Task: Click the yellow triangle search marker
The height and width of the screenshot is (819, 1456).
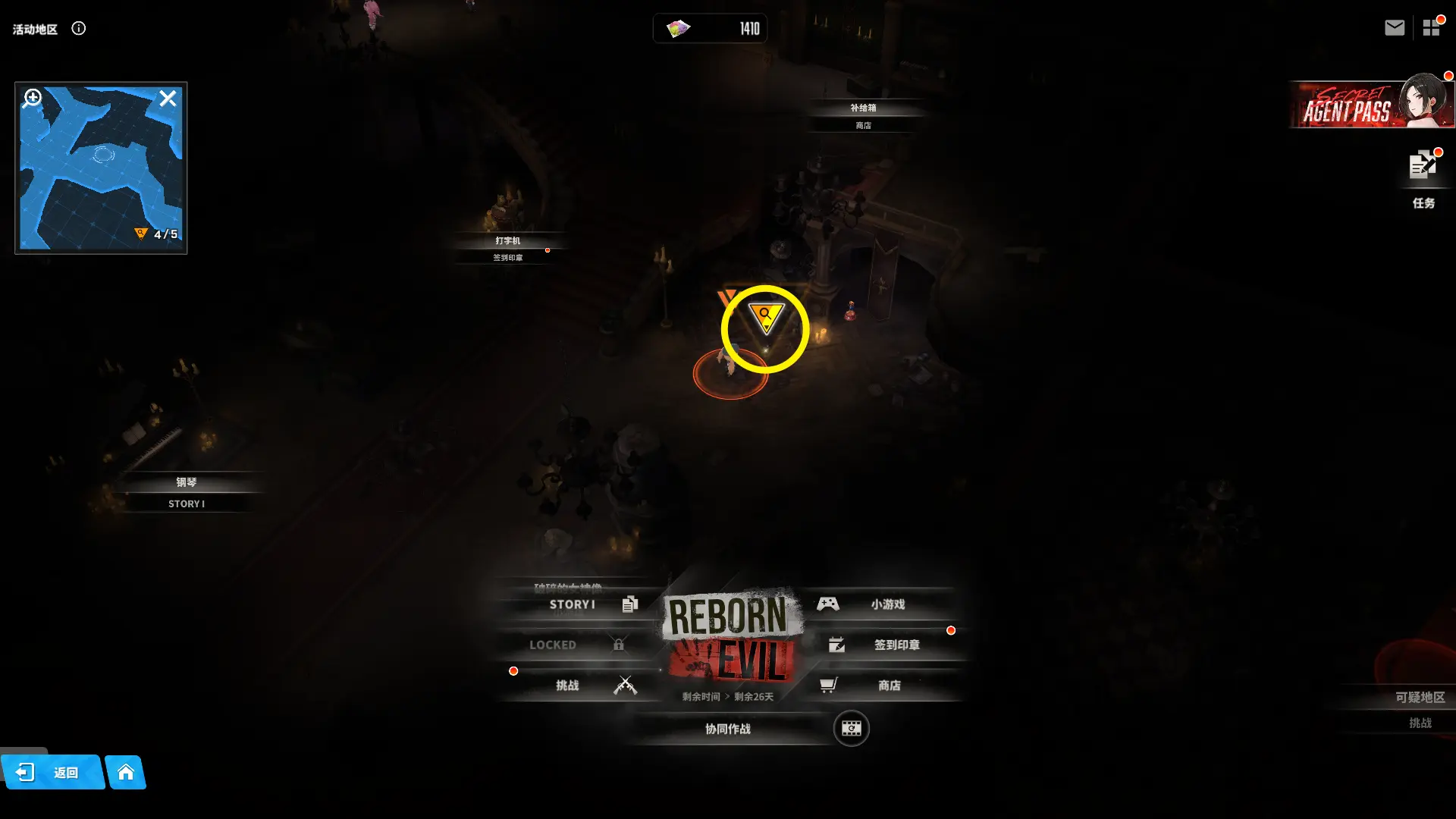Action: [x=765, y=317]
